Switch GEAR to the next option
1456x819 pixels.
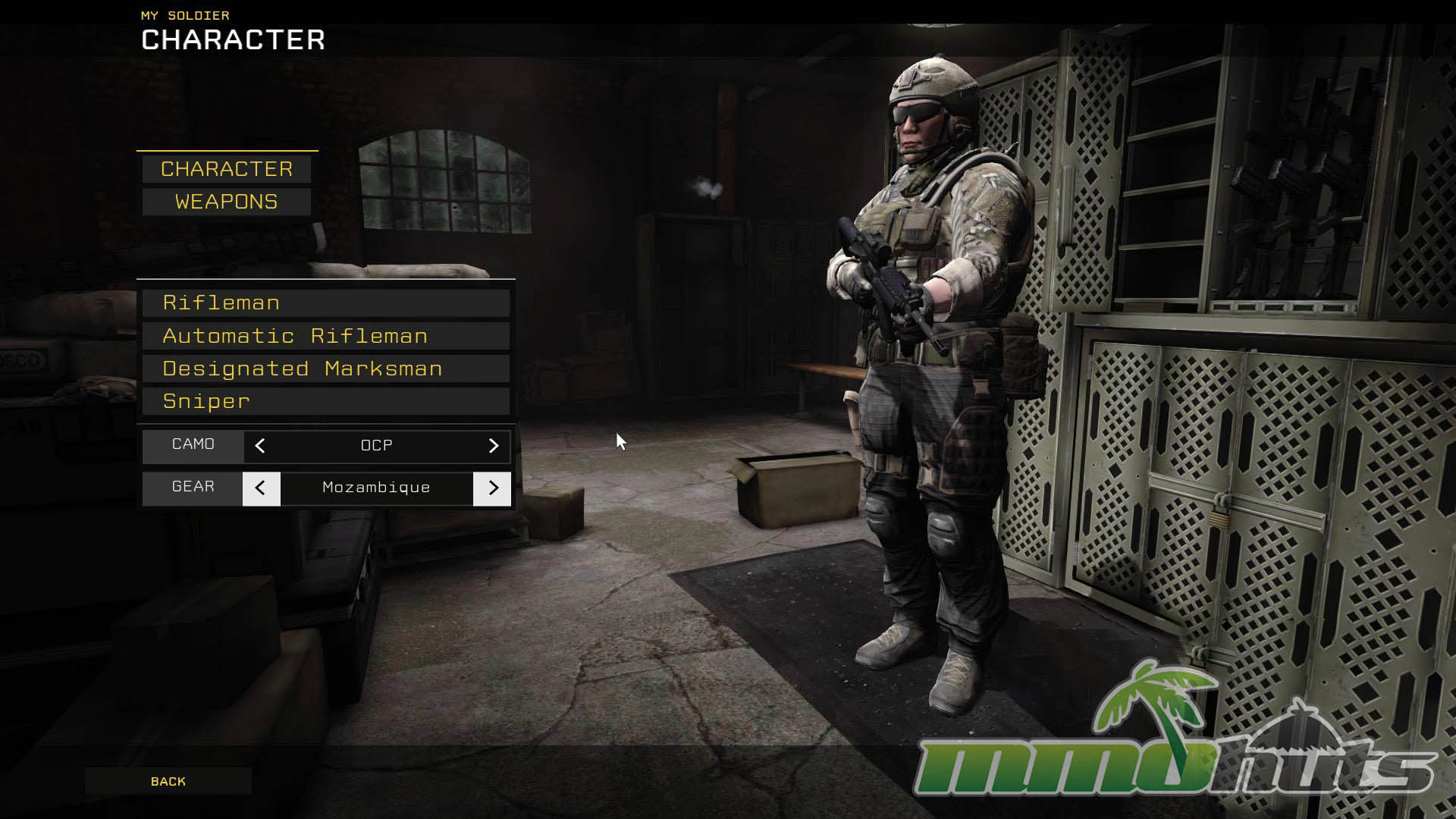pos(492,488)
